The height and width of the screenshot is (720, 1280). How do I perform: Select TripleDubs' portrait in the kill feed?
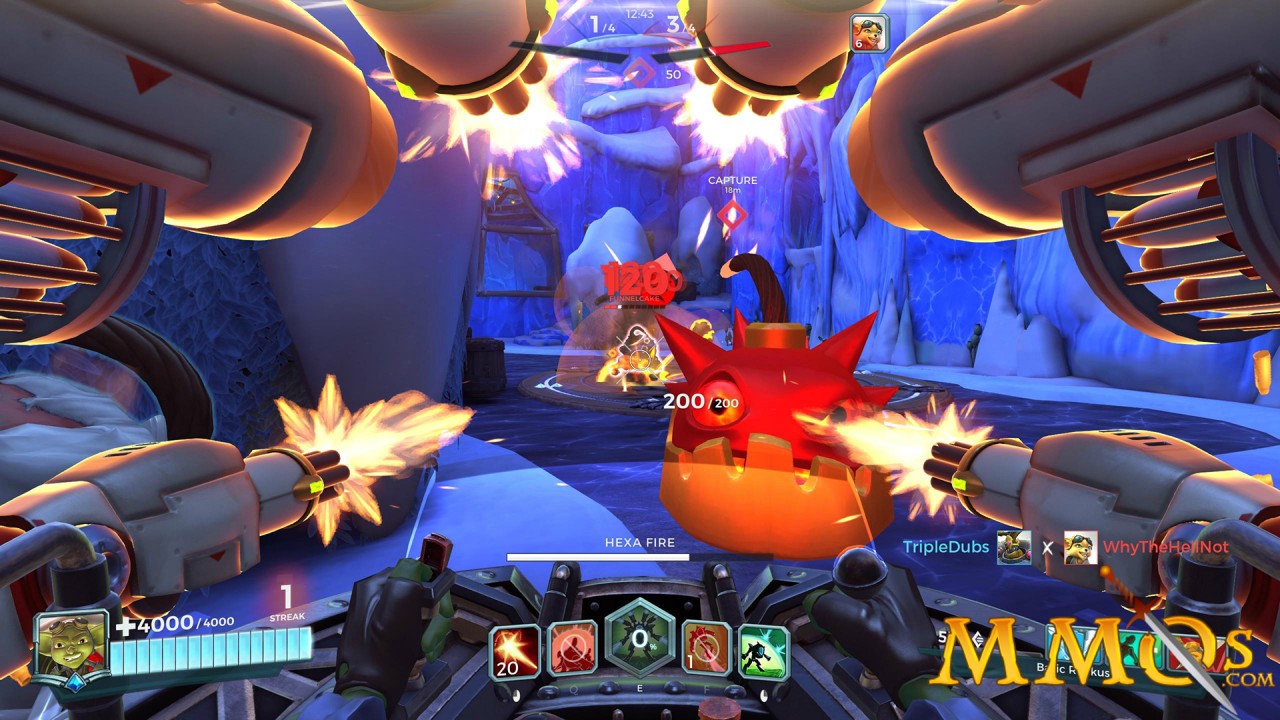(1013, 547)
